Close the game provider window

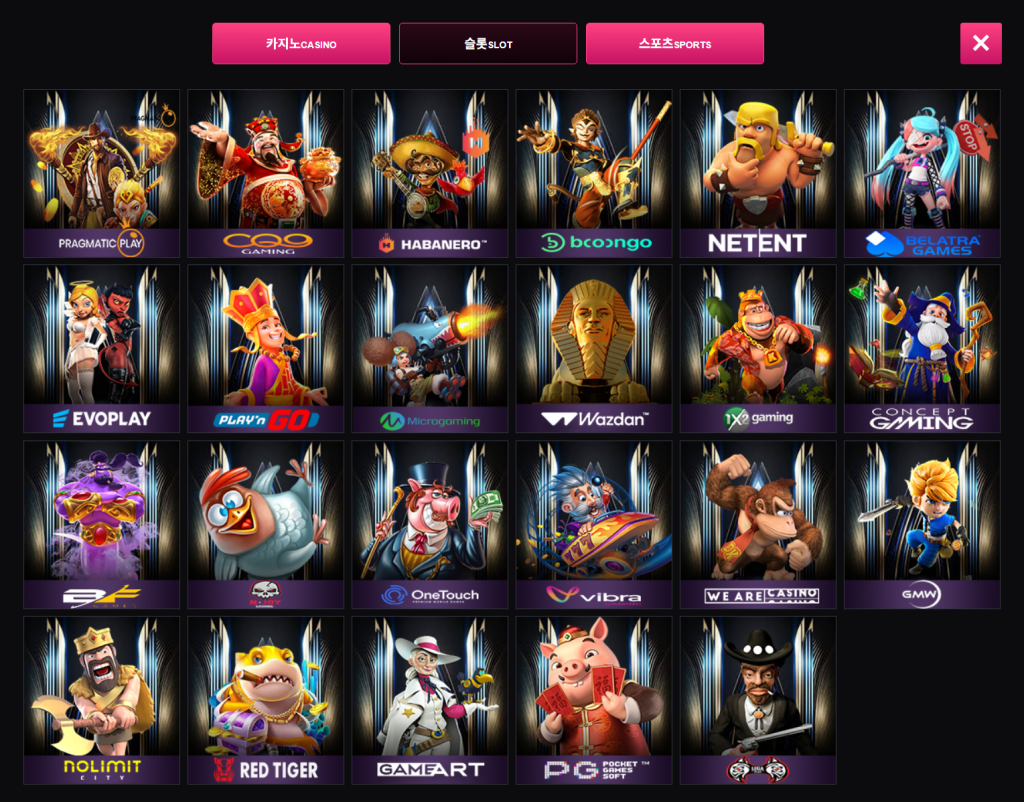[x=980, y=44]
